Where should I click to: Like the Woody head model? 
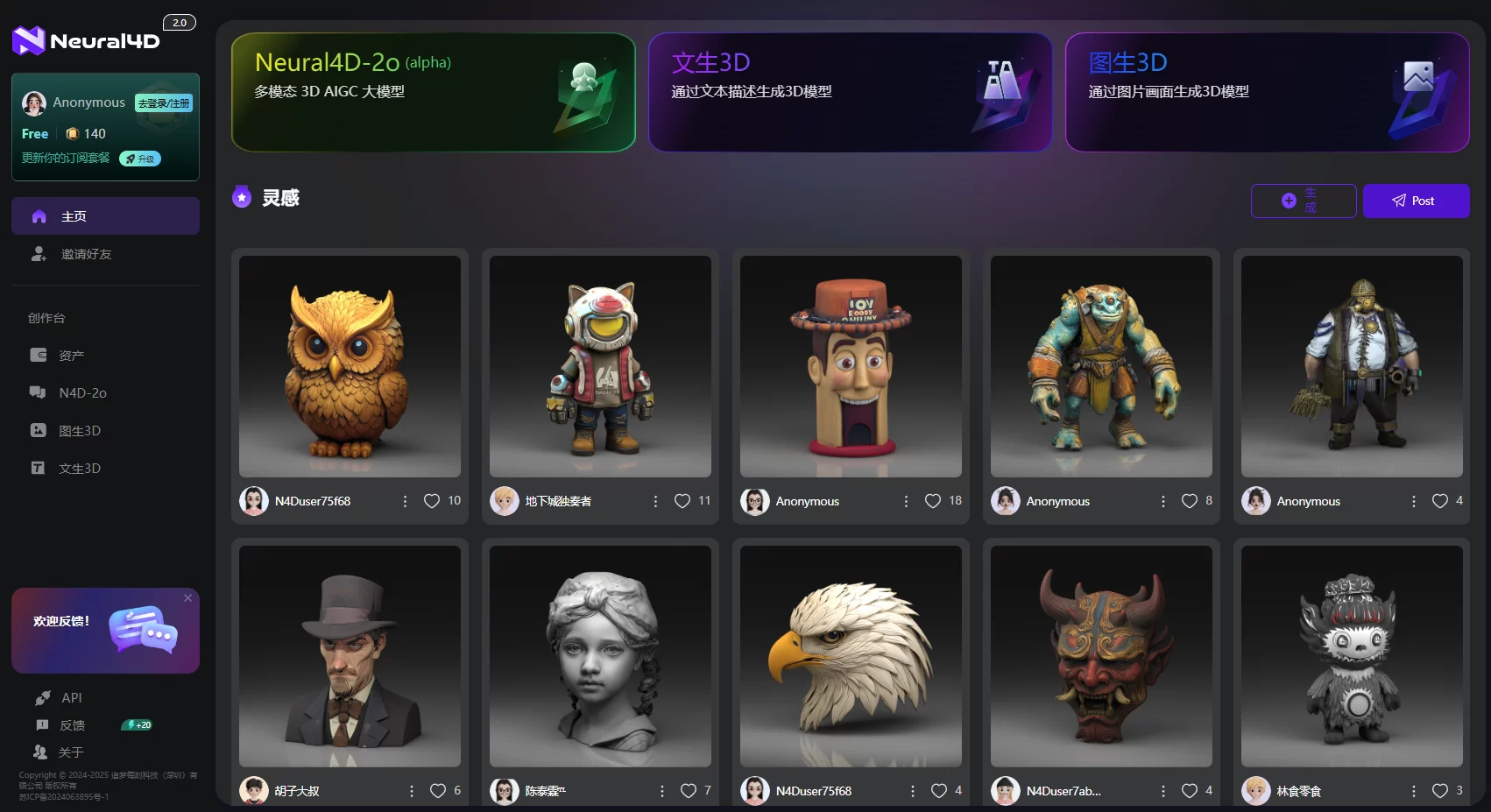[933, 501]
